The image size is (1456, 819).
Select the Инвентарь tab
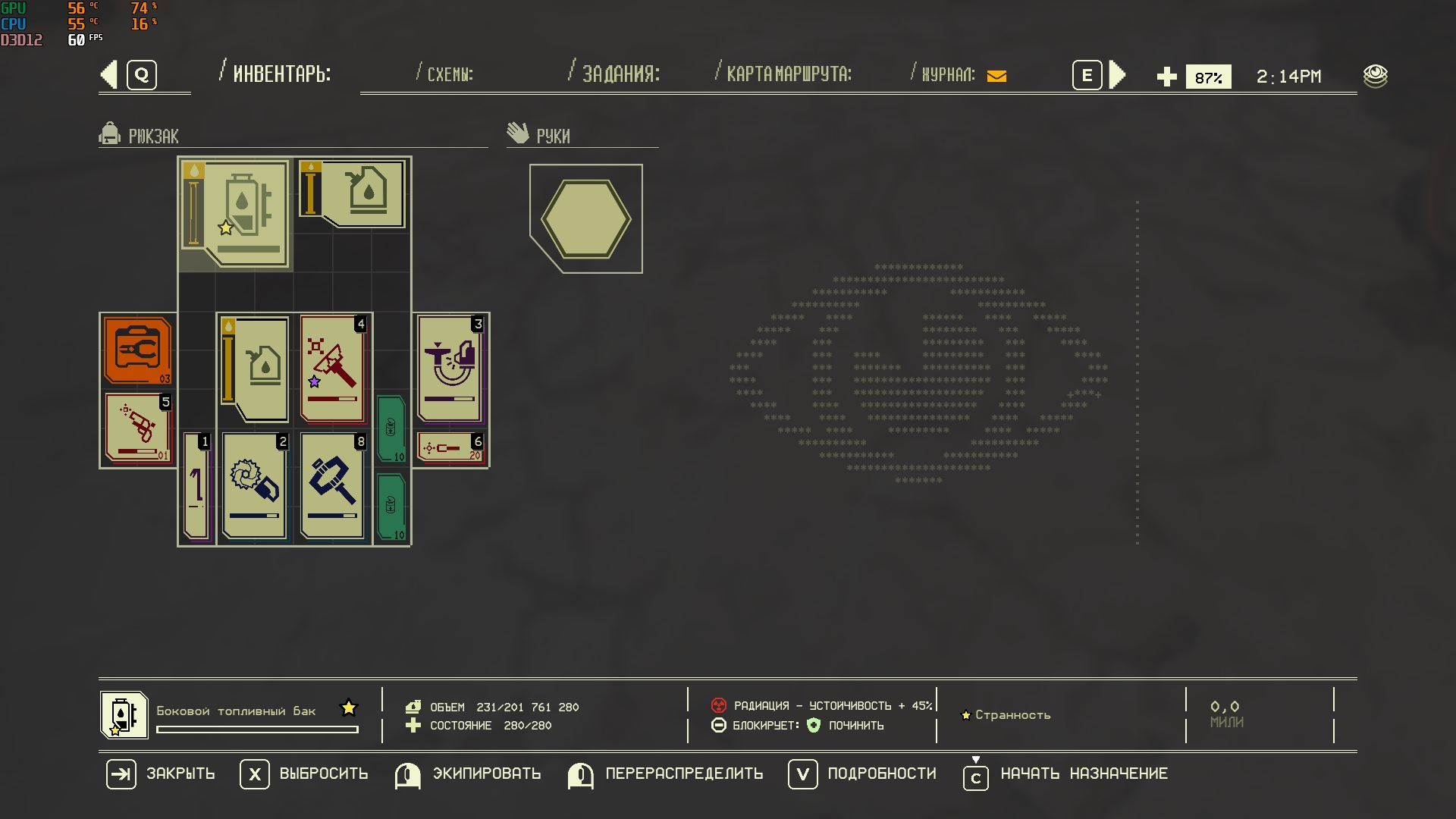[x=281, y=74]
